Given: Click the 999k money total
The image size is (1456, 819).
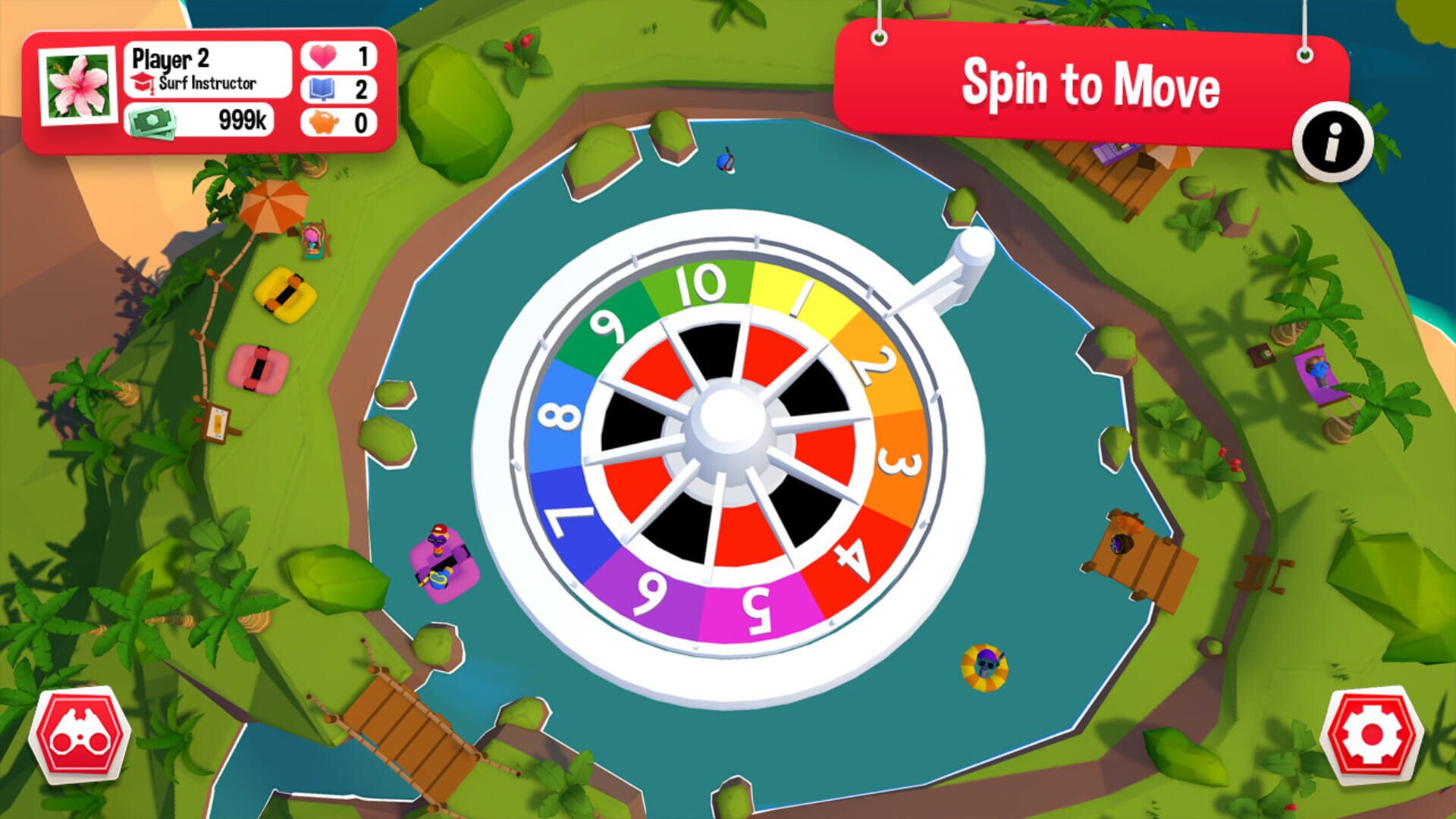Looking at the screenshot, I should pyautogui.click(x=241, y=118).
